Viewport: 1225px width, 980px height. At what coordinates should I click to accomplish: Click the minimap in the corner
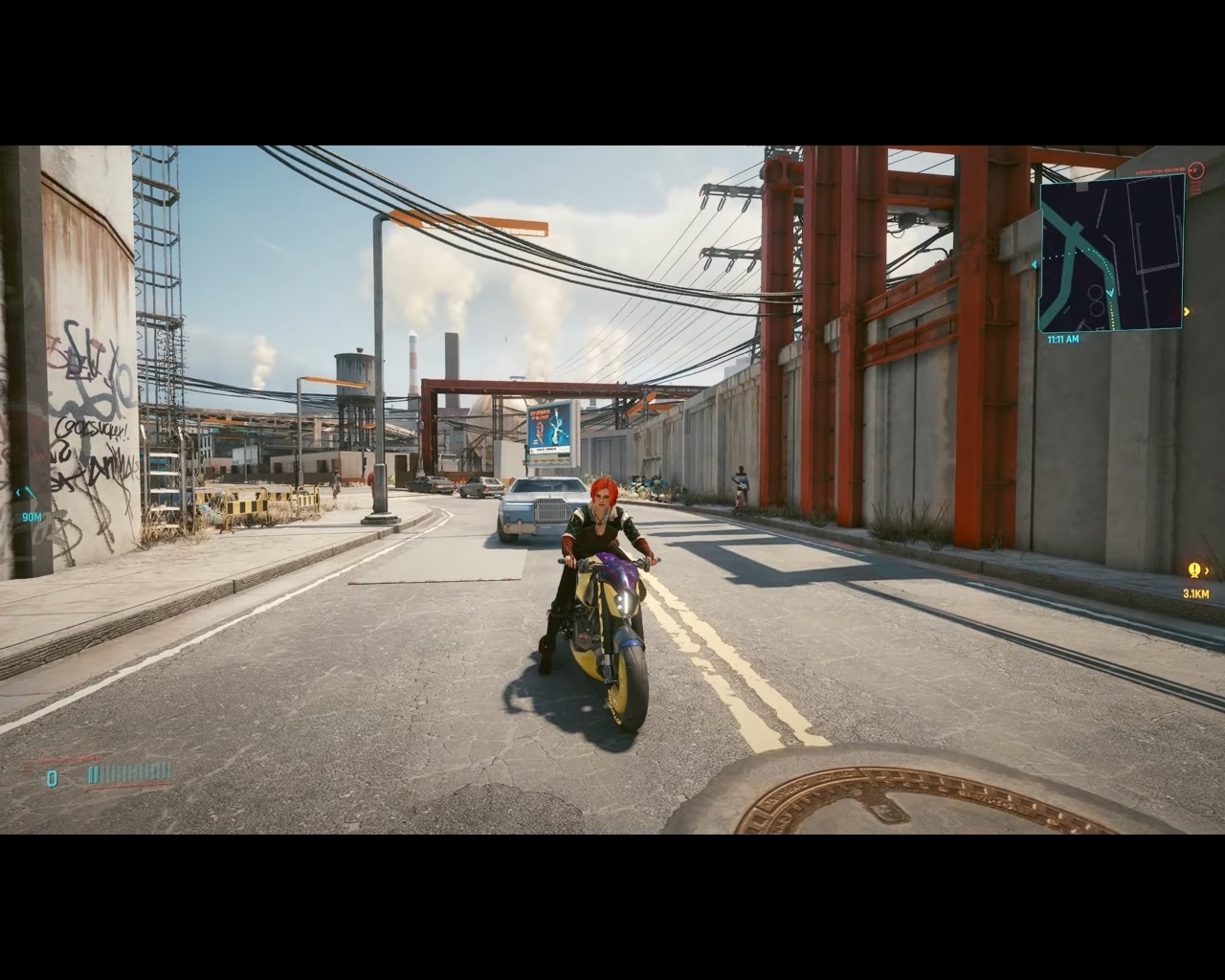[x=1112, y=253]
